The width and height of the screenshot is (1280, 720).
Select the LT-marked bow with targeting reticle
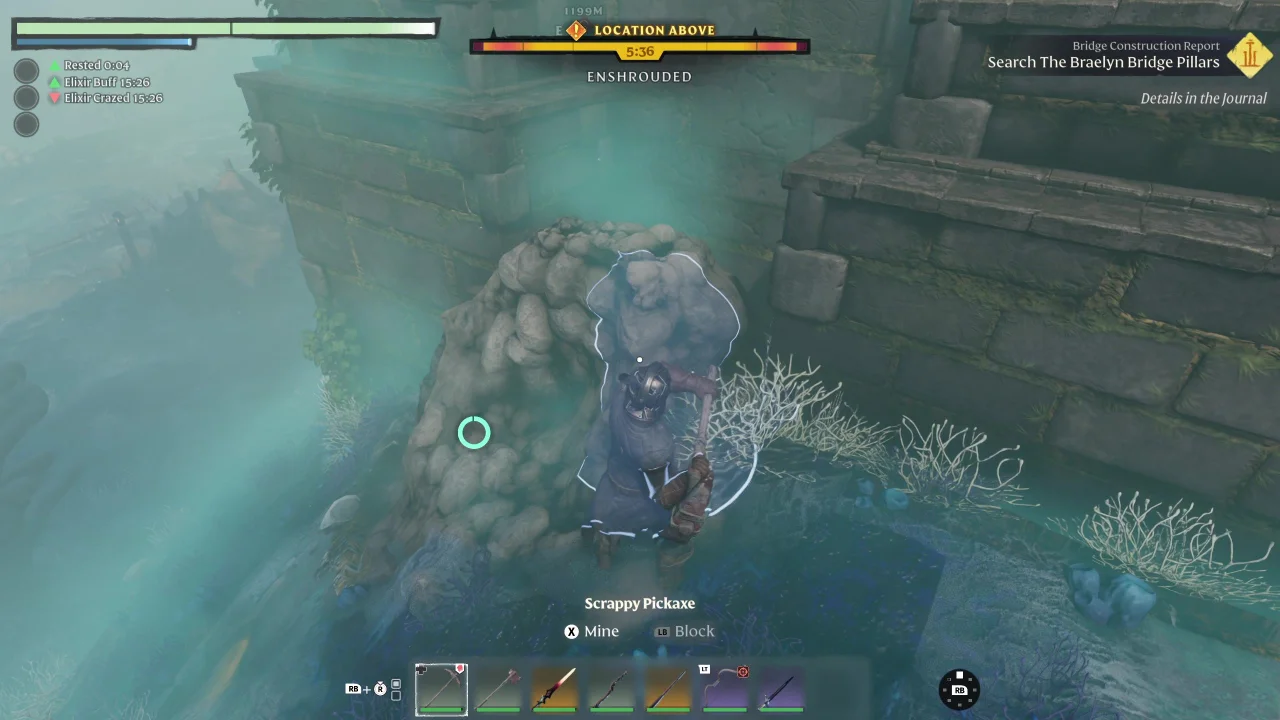pos(725,689)
